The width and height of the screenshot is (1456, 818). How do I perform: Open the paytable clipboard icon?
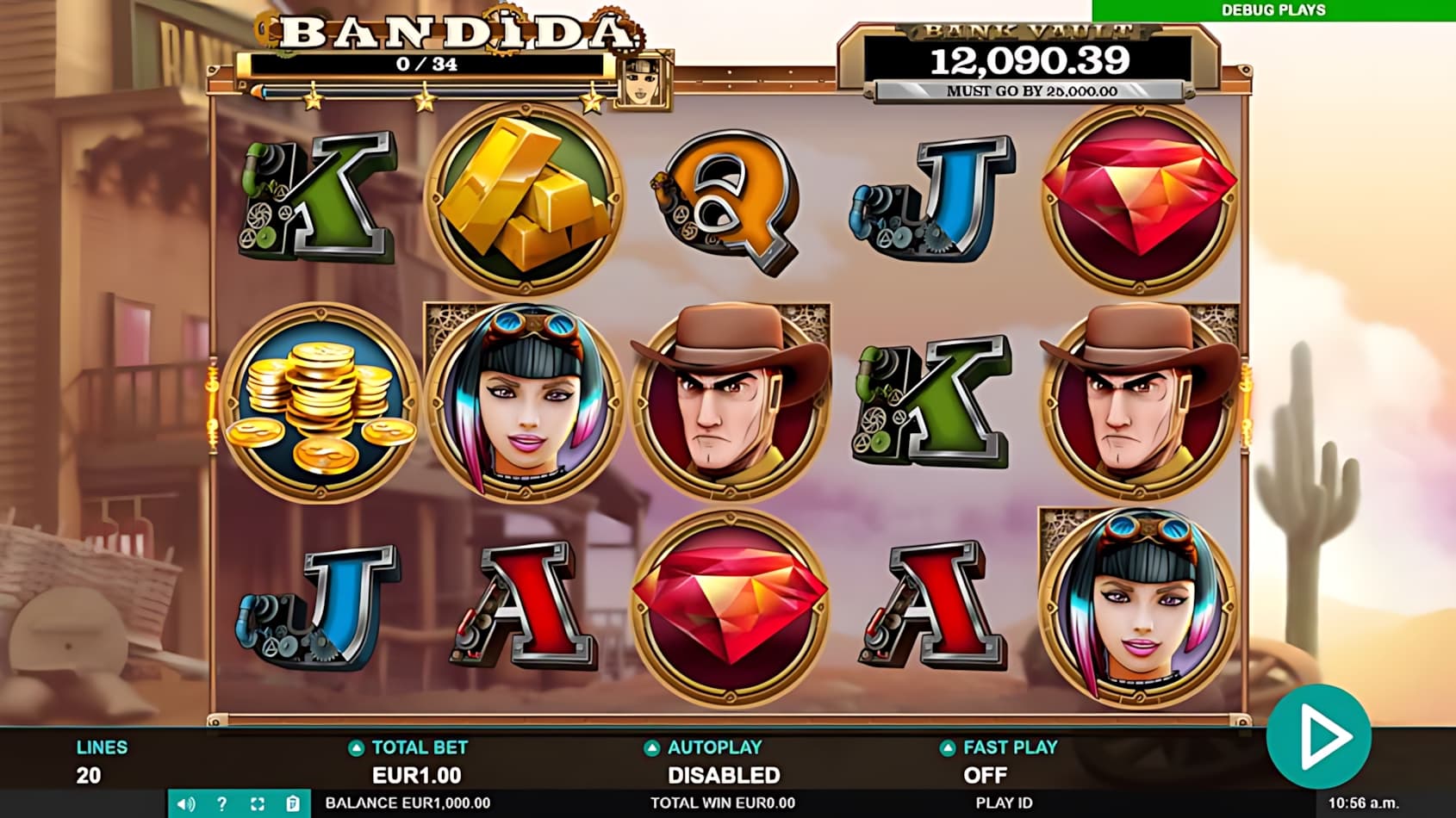pos(293,802)
